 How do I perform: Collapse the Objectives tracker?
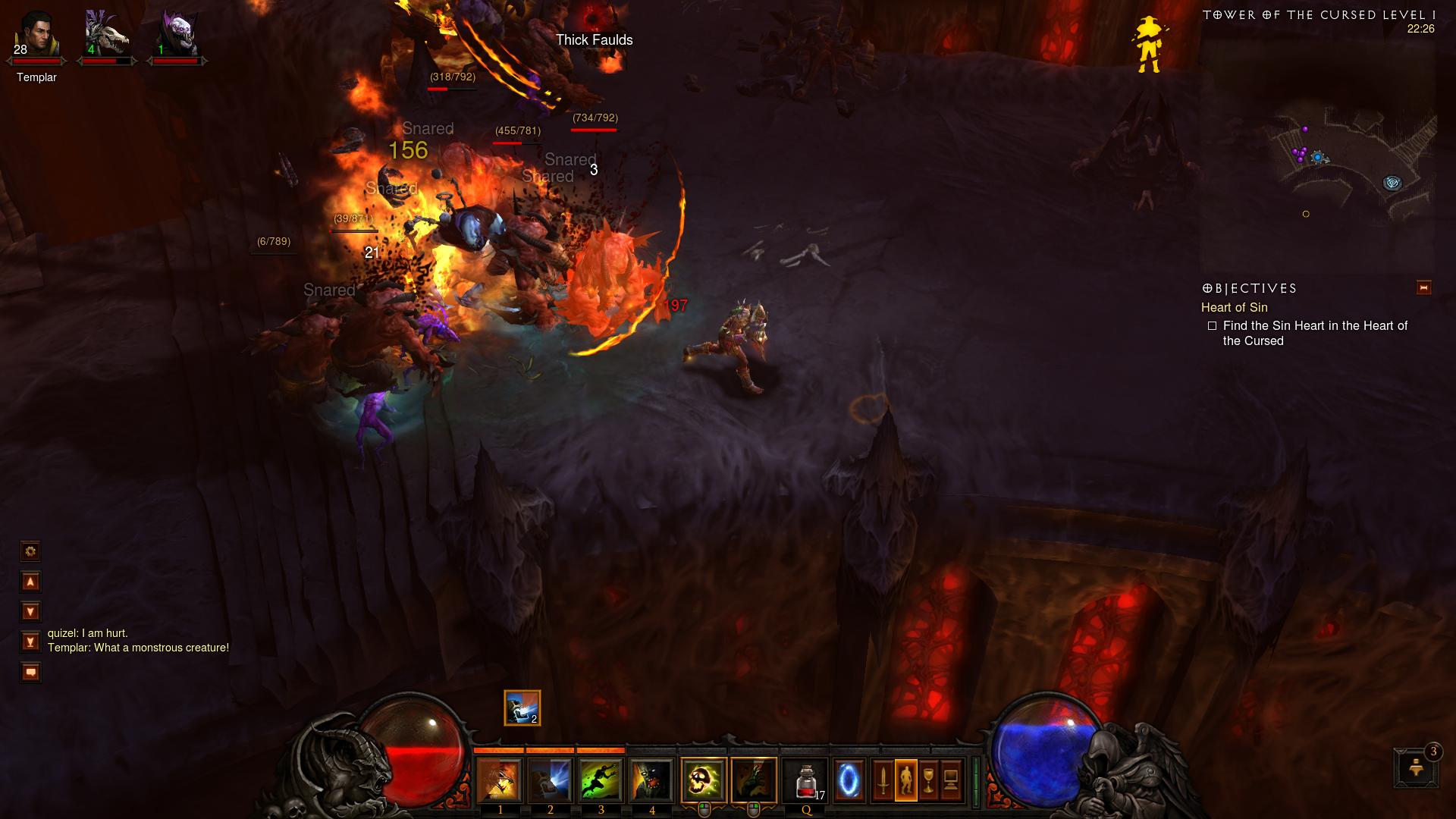[x=1423, y=287]
